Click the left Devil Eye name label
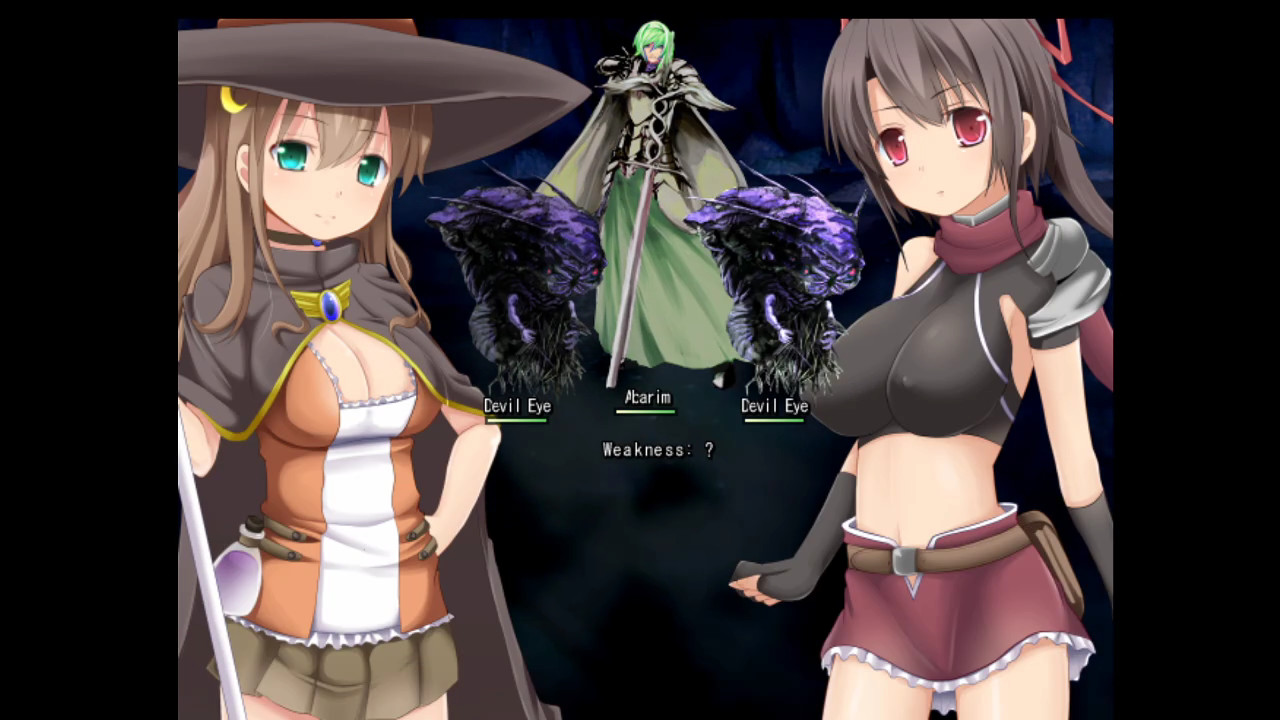 coord(517,406)
